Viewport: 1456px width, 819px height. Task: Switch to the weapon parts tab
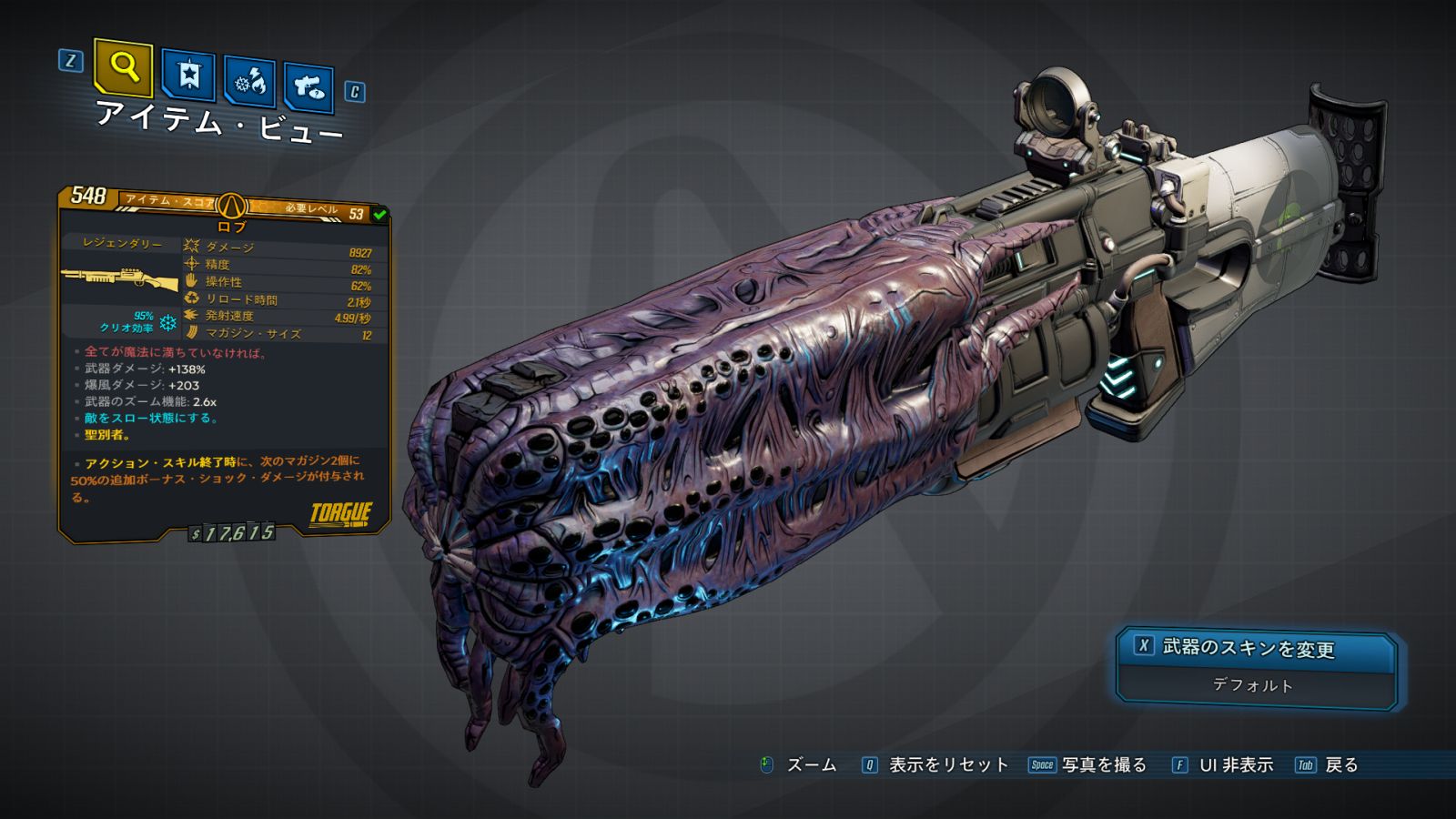tap(308, 87)
